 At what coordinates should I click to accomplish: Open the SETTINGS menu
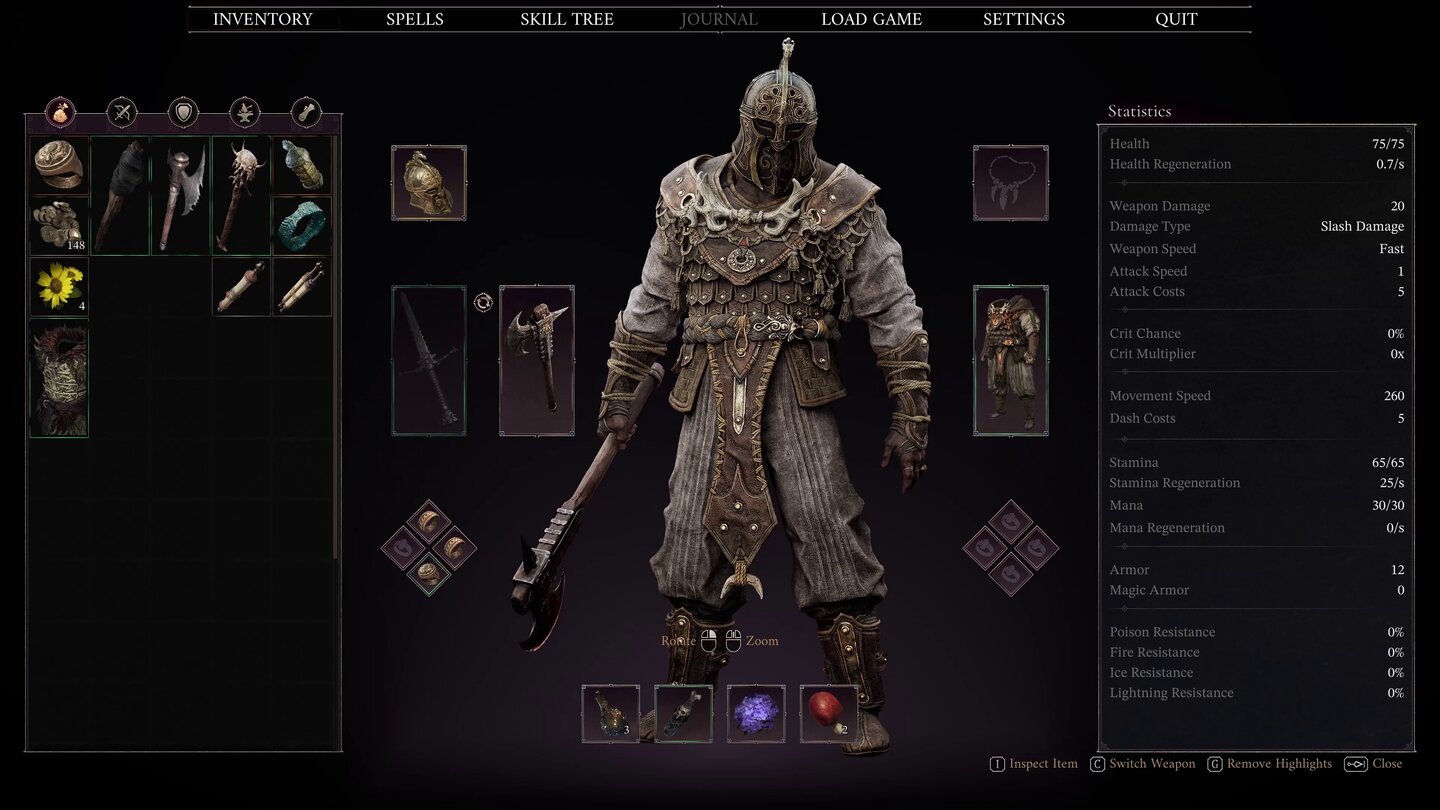tap(1023, 18)
